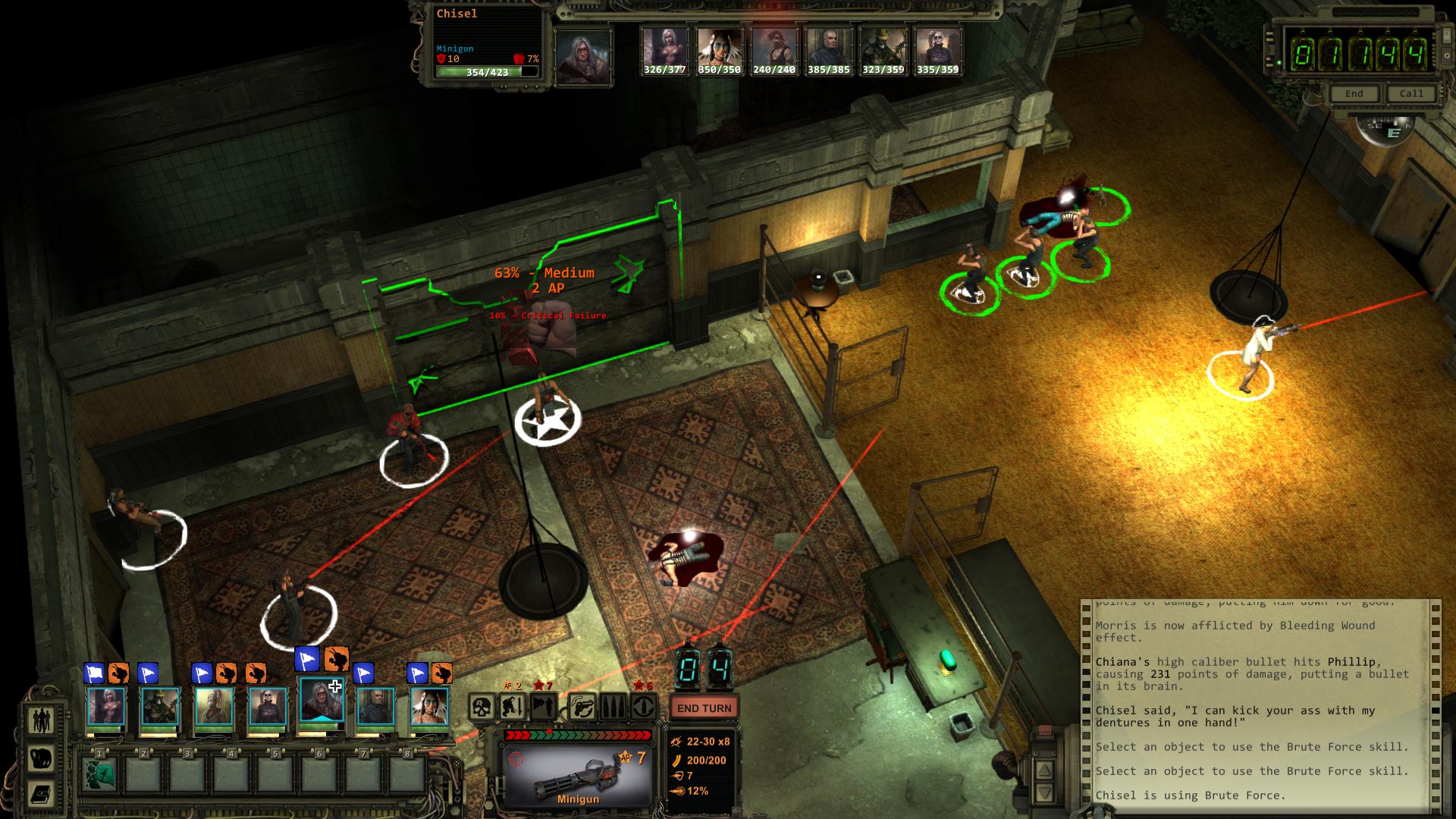Activate the skull headshot action icon
Image resolution: width=1456 pixels, height=819 pixels.
tap(482, 708)
